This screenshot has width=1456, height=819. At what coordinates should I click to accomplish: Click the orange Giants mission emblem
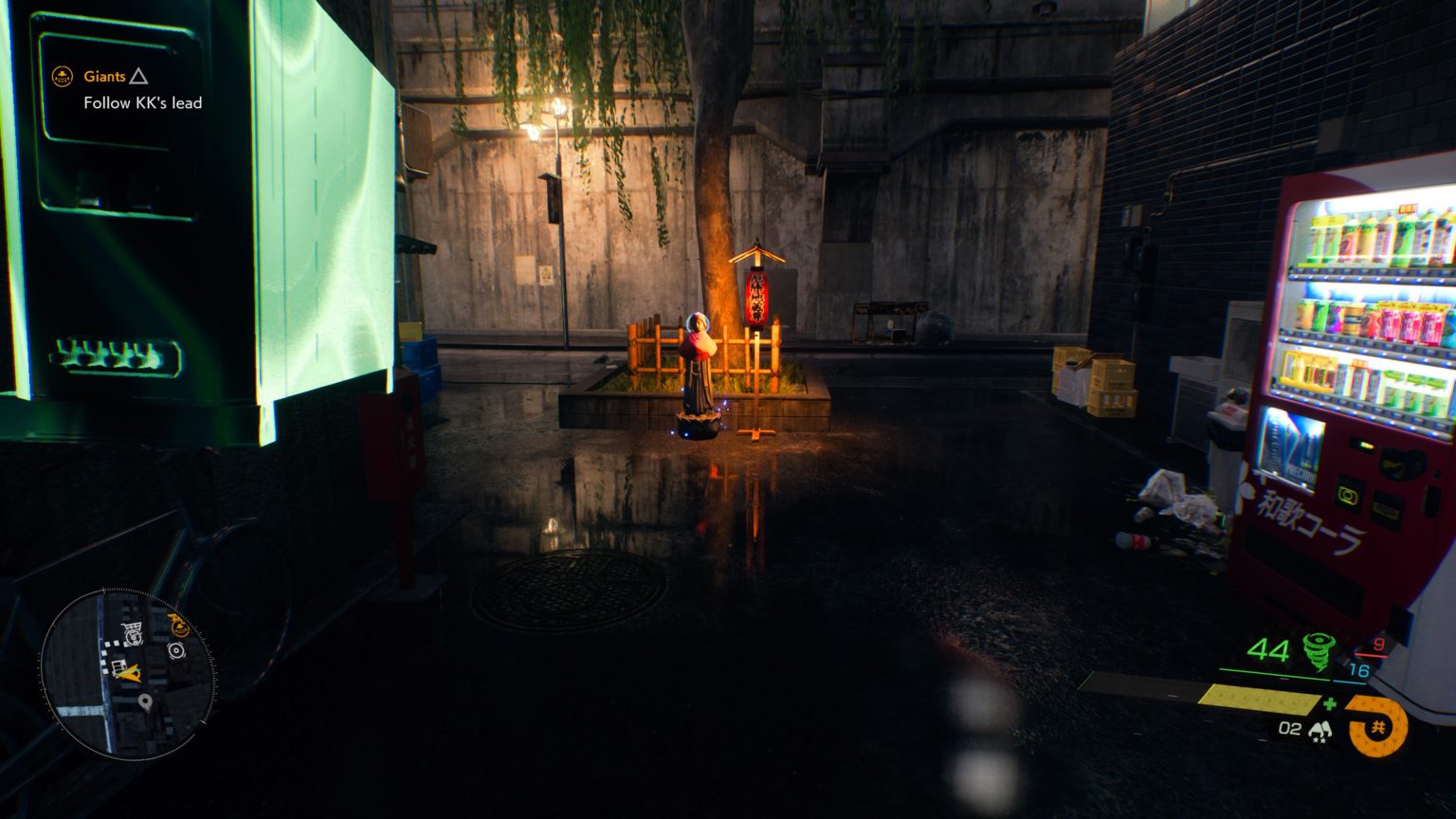62,76
